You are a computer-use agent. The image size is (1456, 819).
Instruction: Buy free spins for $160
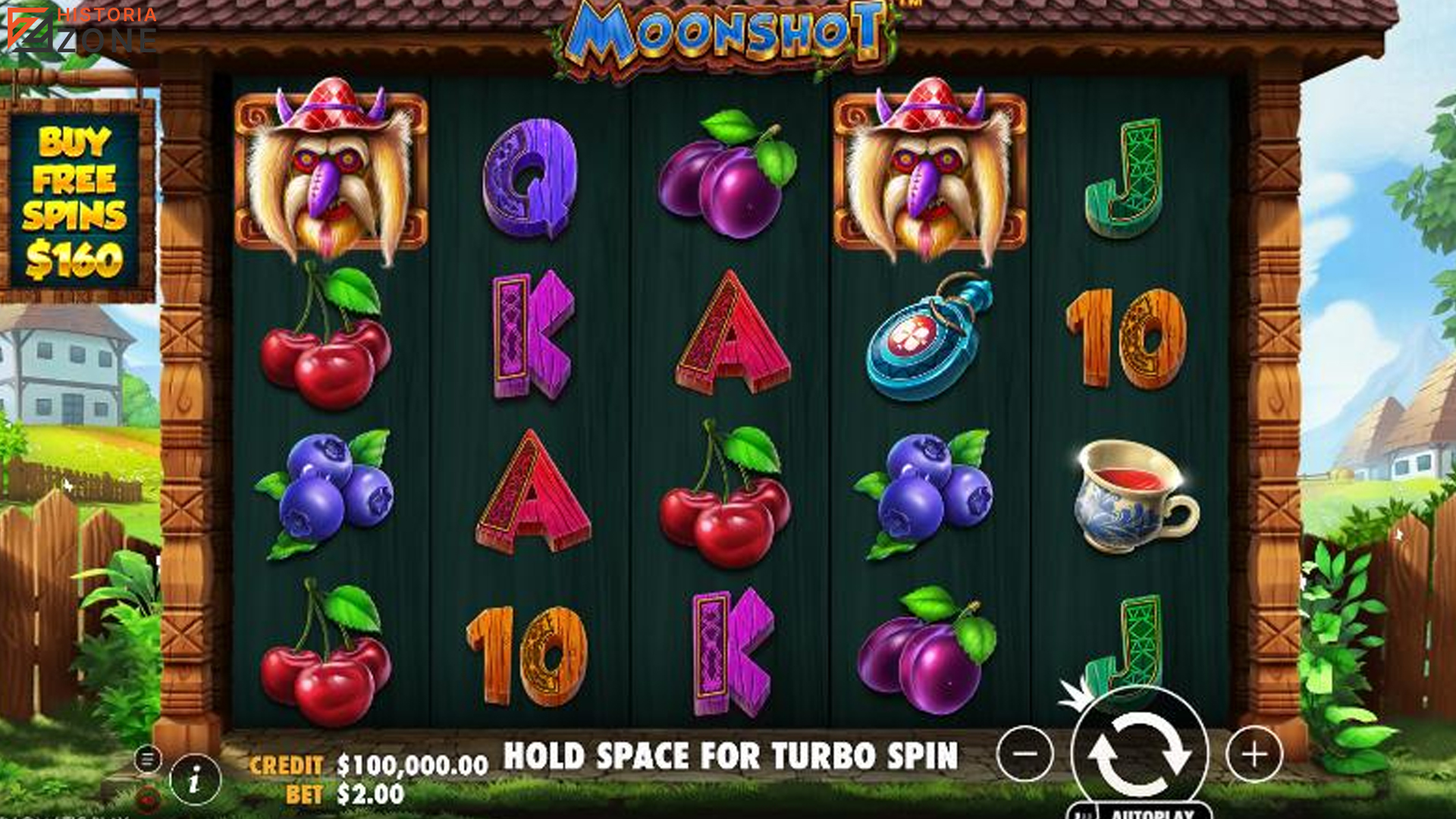[74, 202]
